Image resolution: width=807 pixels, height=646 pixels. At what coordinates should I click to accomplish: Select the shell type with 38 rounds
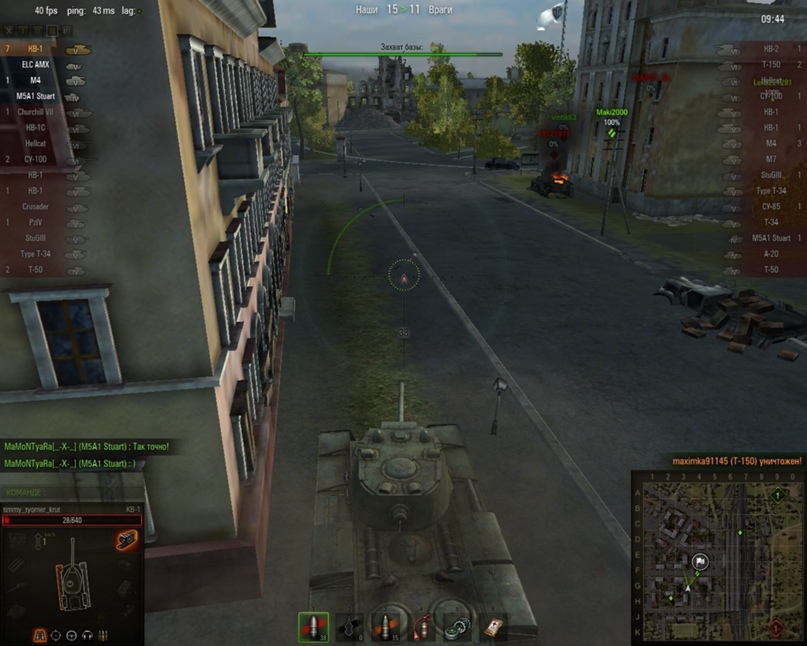pos(313,627)
